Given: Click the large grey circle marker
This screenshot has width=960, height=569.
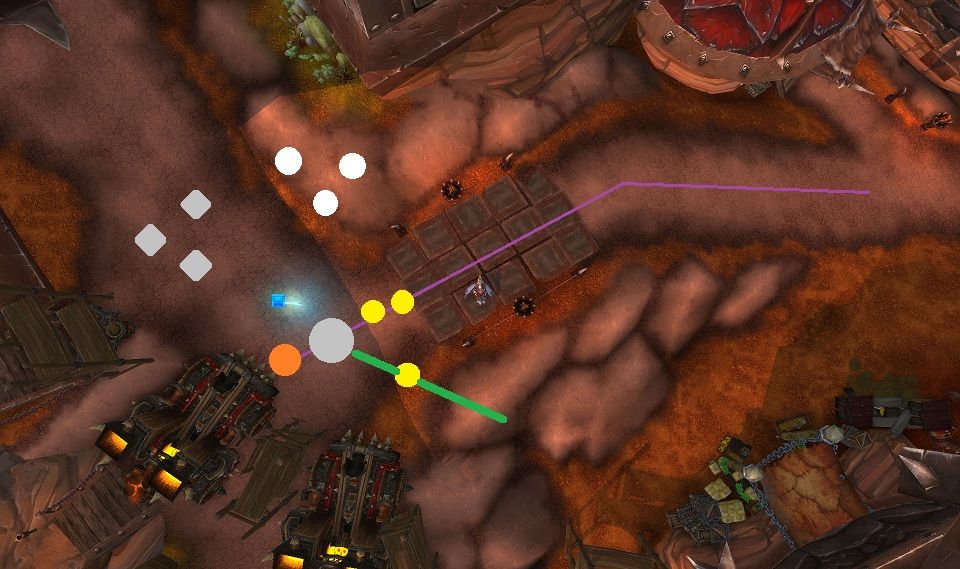Looking at the screenshot, I should point(331,340).
